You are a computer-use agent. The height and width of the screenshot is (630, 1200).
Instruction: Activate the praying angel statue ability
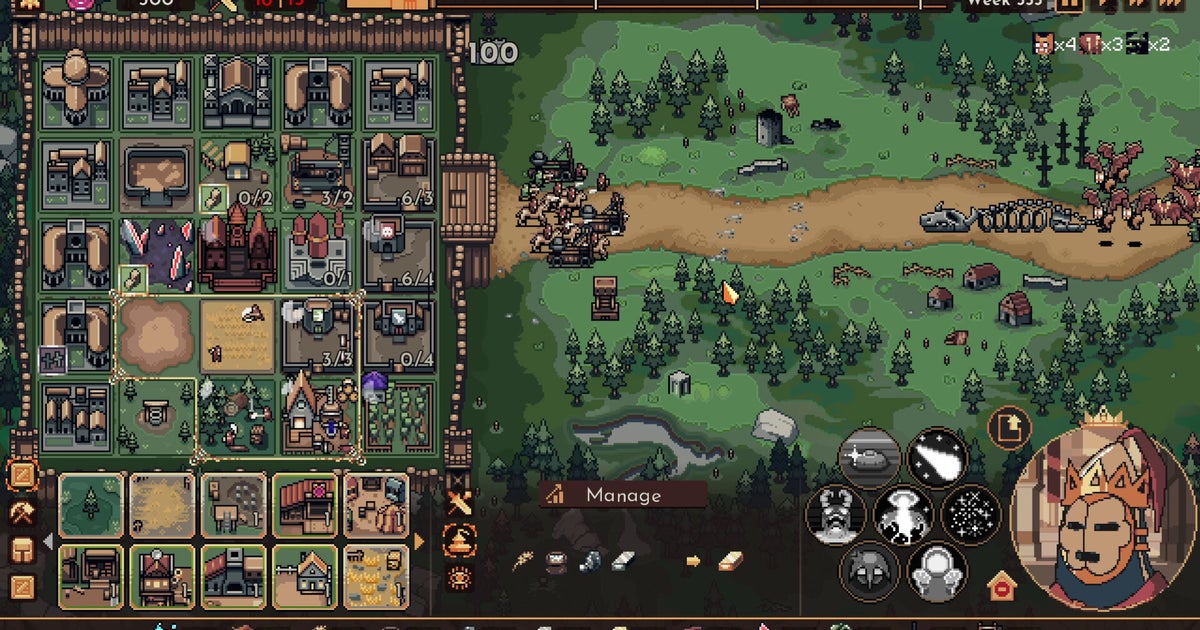pos(937,571)
